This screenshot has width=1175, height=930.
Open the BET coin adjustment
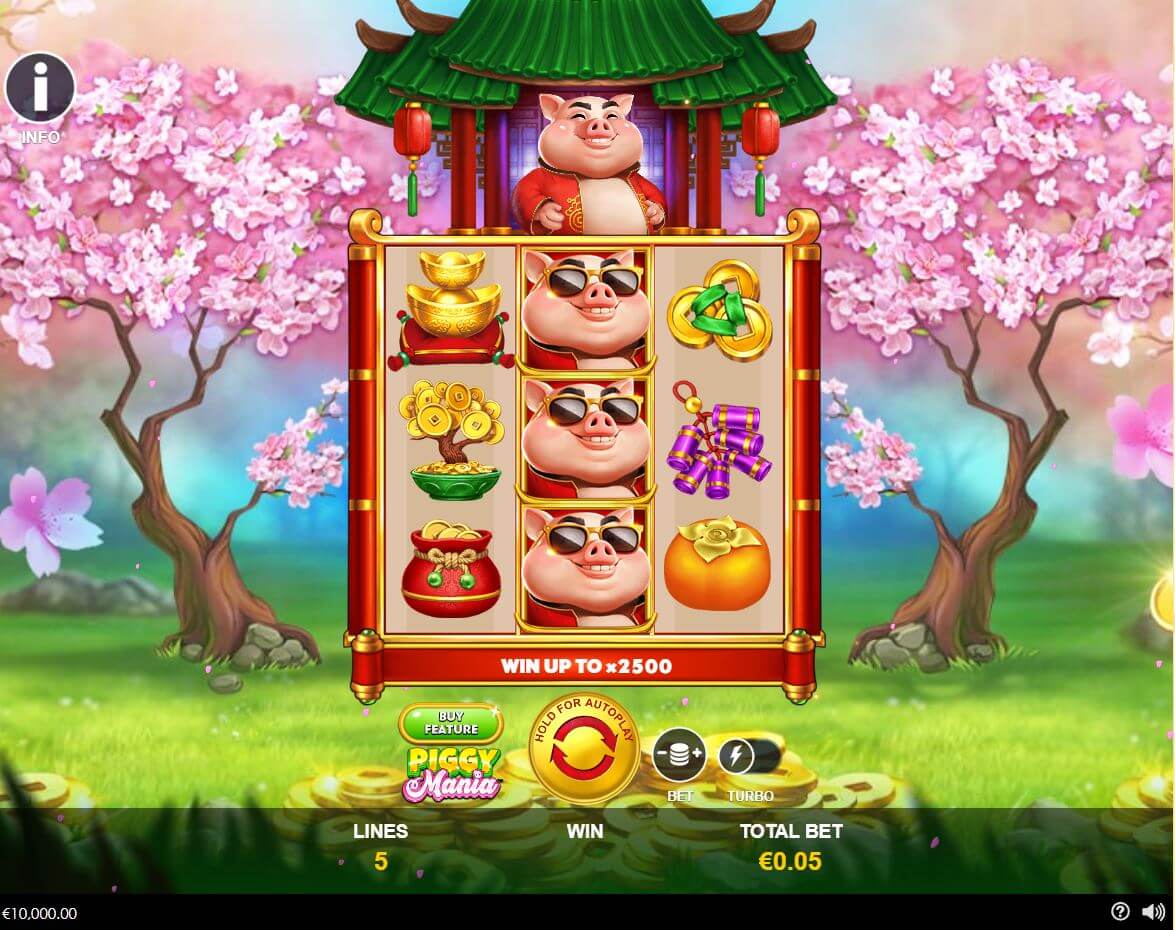coord(679,755)
